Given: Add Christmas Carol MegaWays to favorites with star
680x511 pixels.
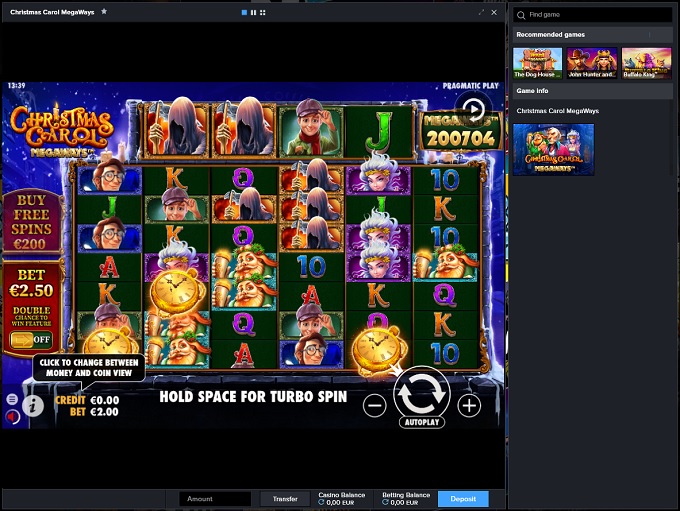Looking at the screenshot, I should (x=104, y=12).
